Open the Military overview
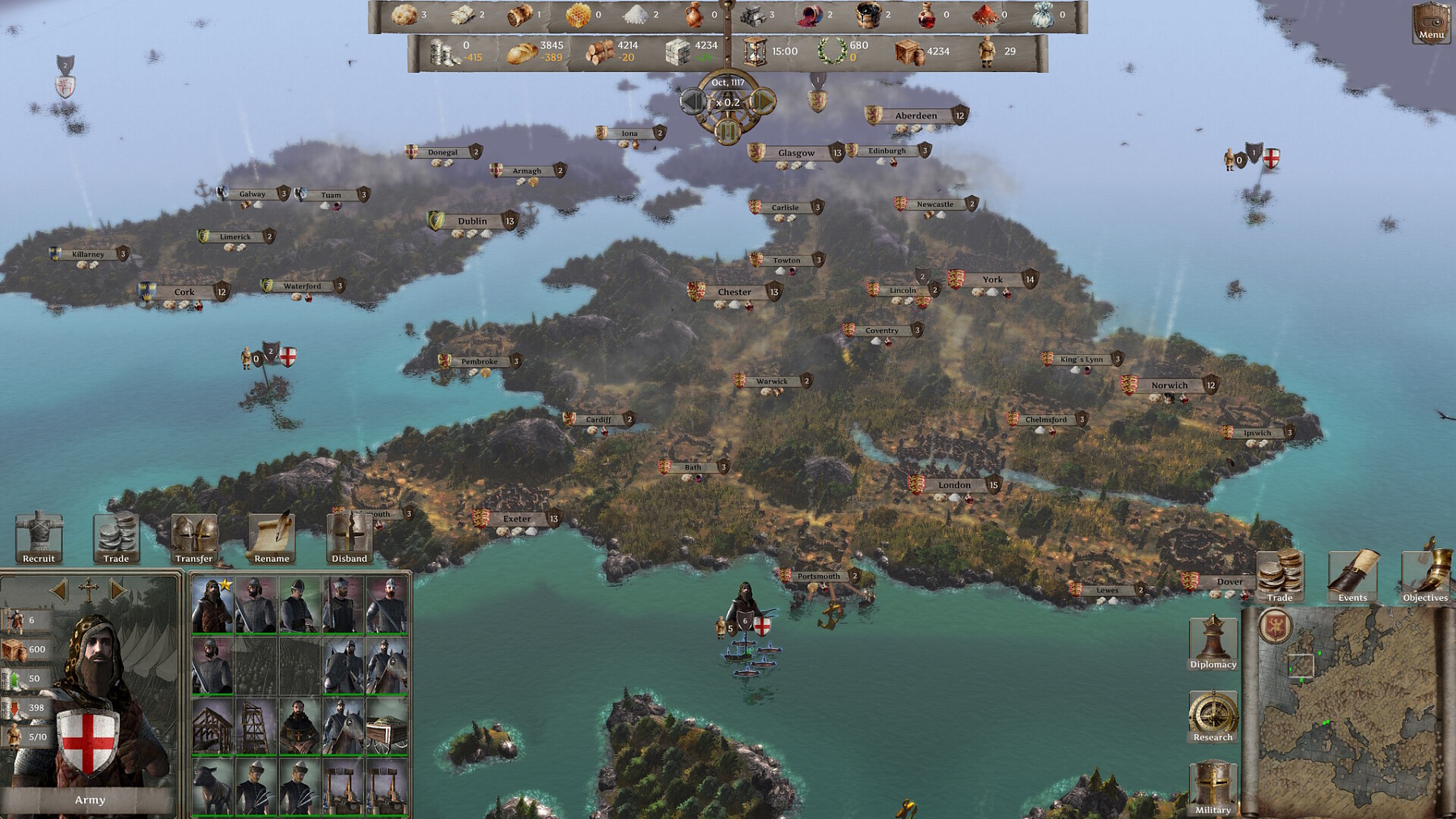1456x819 pixels. pos(1213,788)
